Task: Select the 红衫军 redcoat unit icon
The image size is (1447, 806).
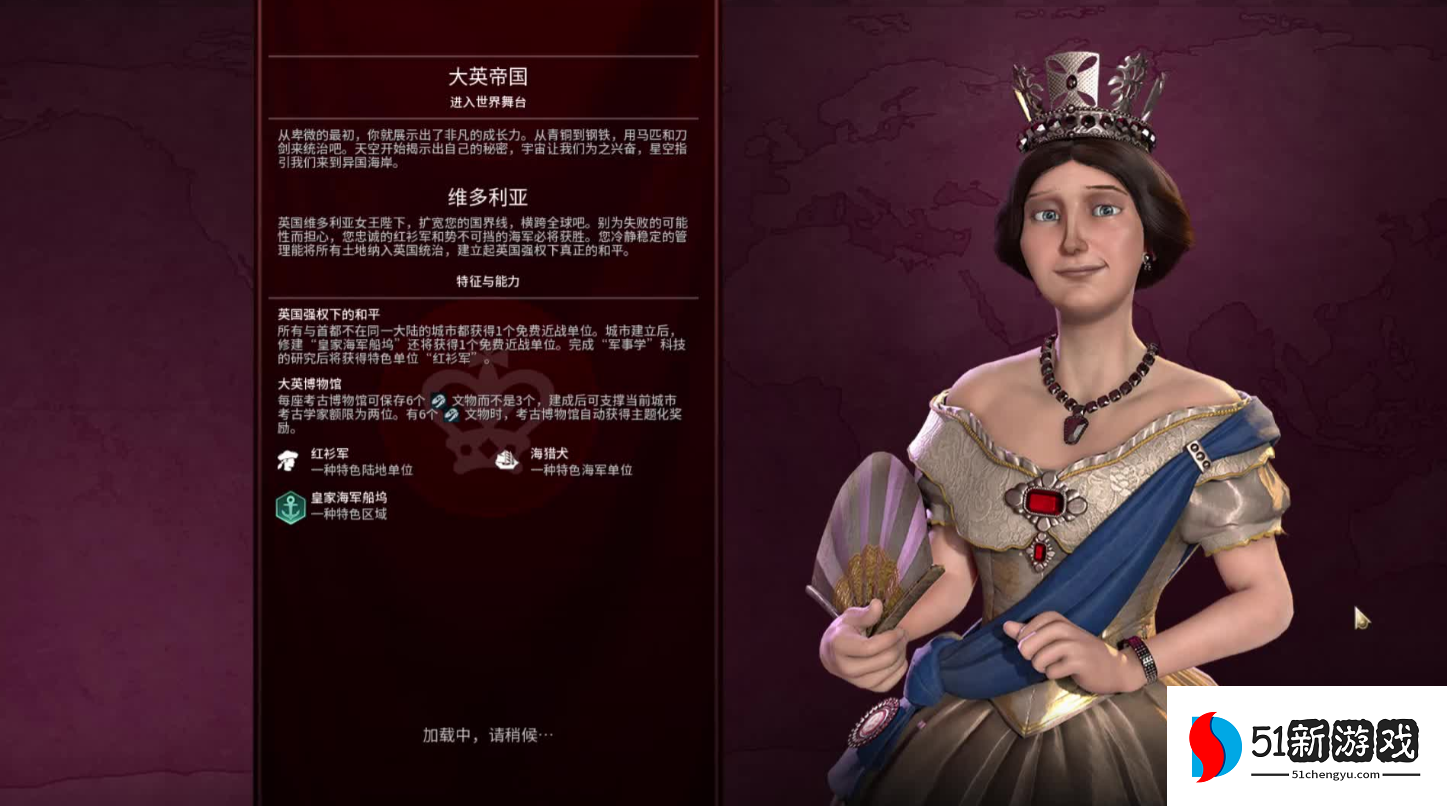Action: coord(288,459)
